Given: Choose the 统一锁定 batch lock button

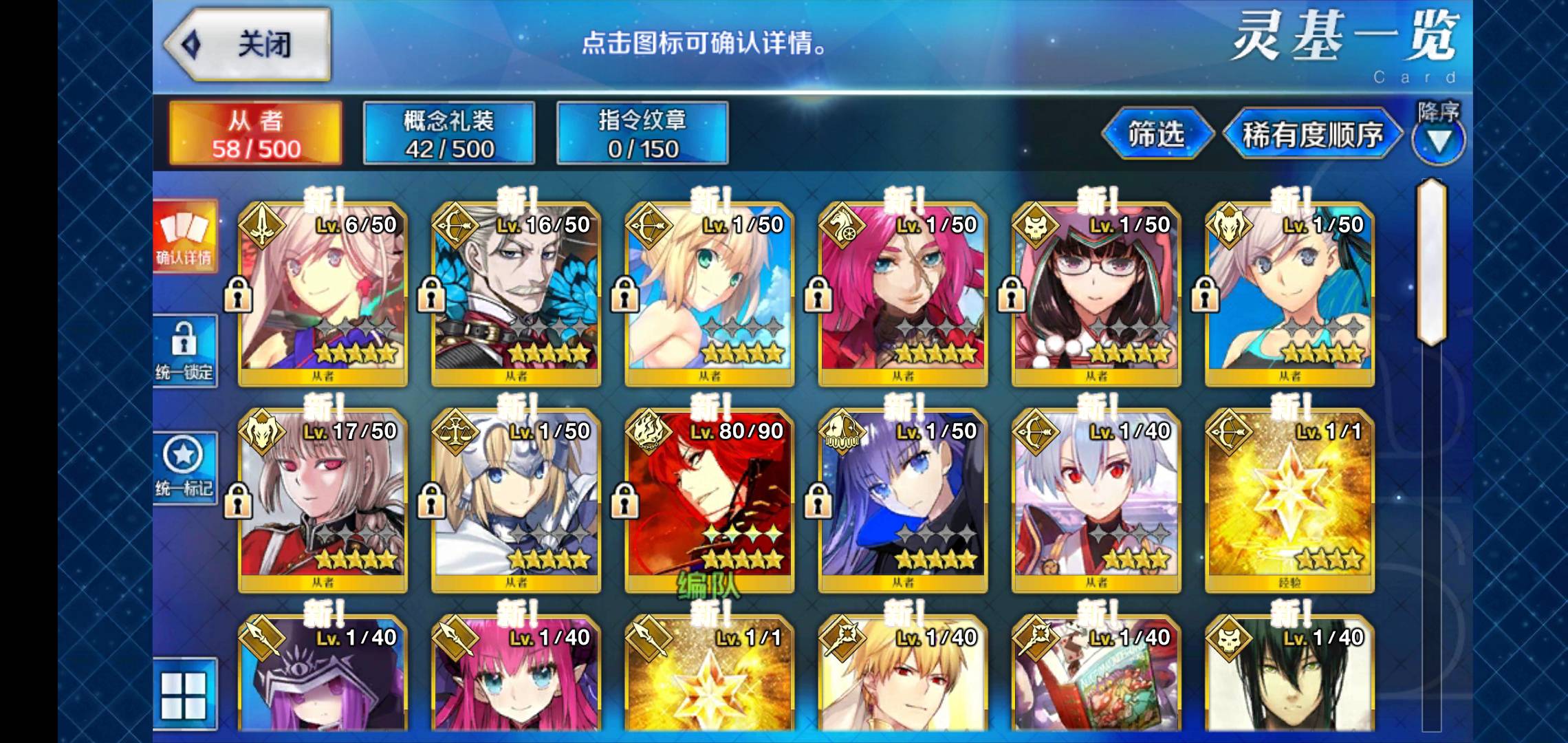Looking at the screenshot, I should 184,351.
